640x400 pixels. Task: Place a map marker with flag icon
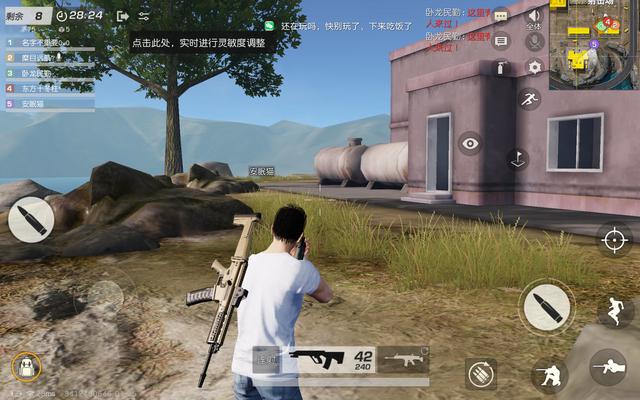517,158
